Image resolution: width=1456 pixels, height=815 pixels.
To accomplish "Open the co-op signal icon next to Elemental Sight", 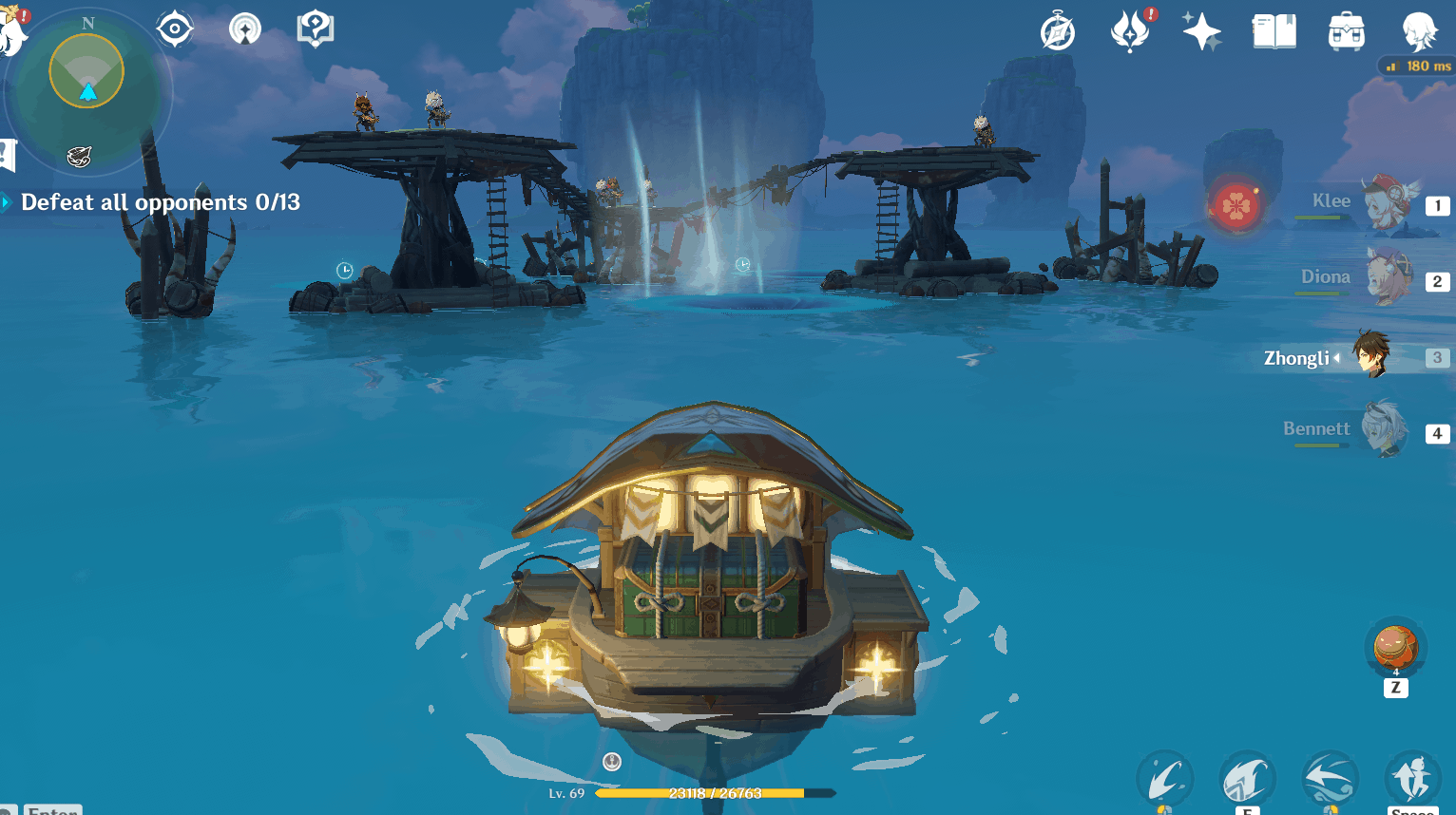I will point(244,28).
